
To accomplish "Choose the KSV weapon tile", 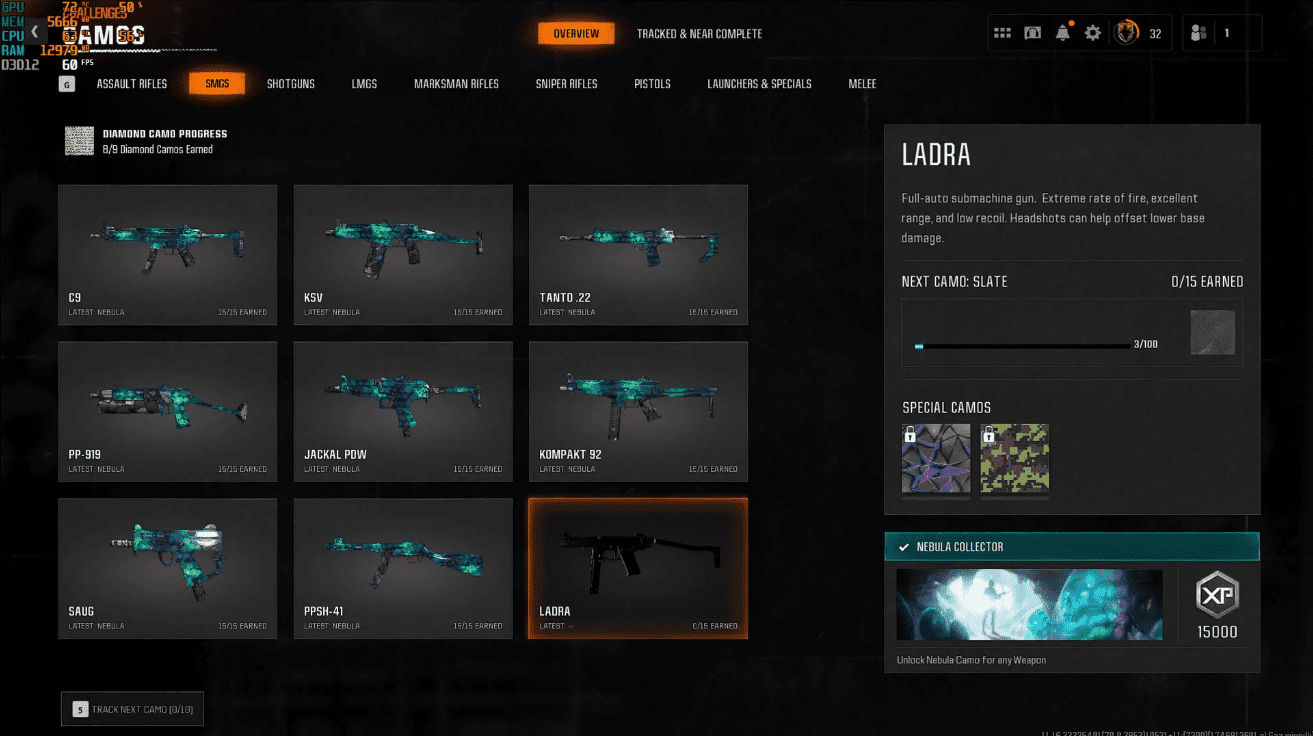I will pyautogui.click(x=403, y=255).
